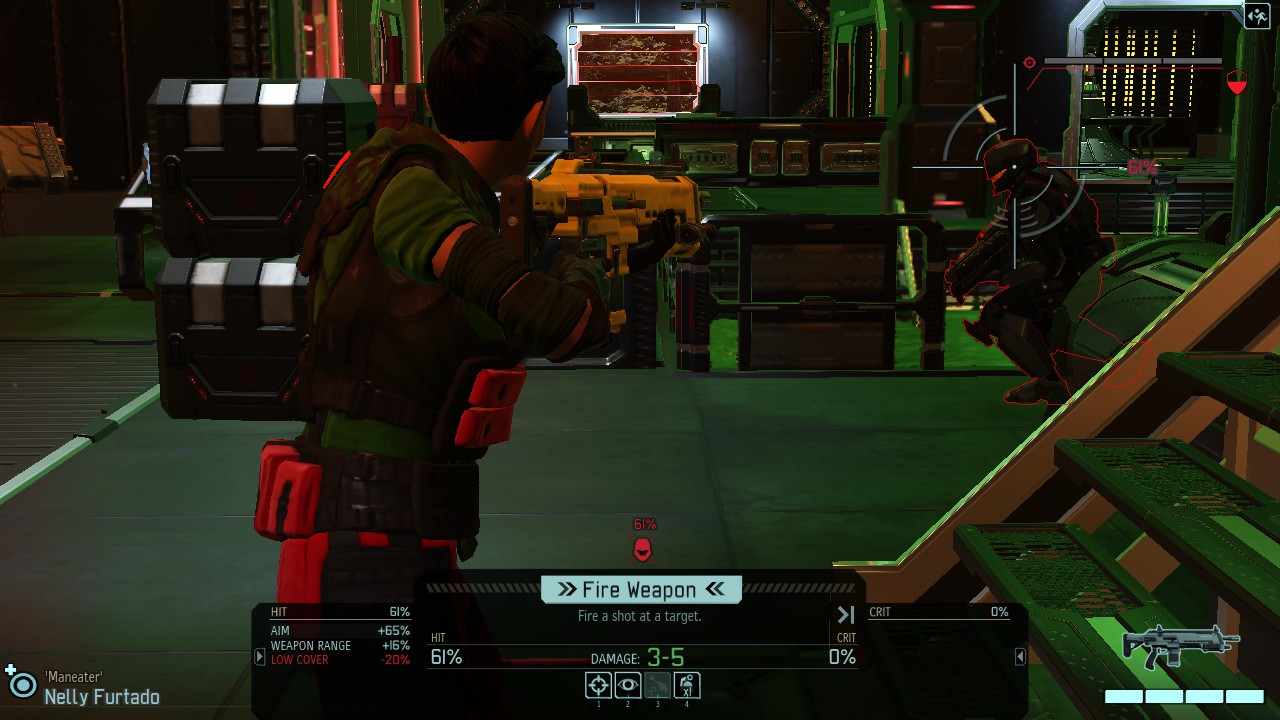Collapse the hit chance breakdown panel
The image size is (1280, 720).
pyautogui.click(x=259, y=657)
